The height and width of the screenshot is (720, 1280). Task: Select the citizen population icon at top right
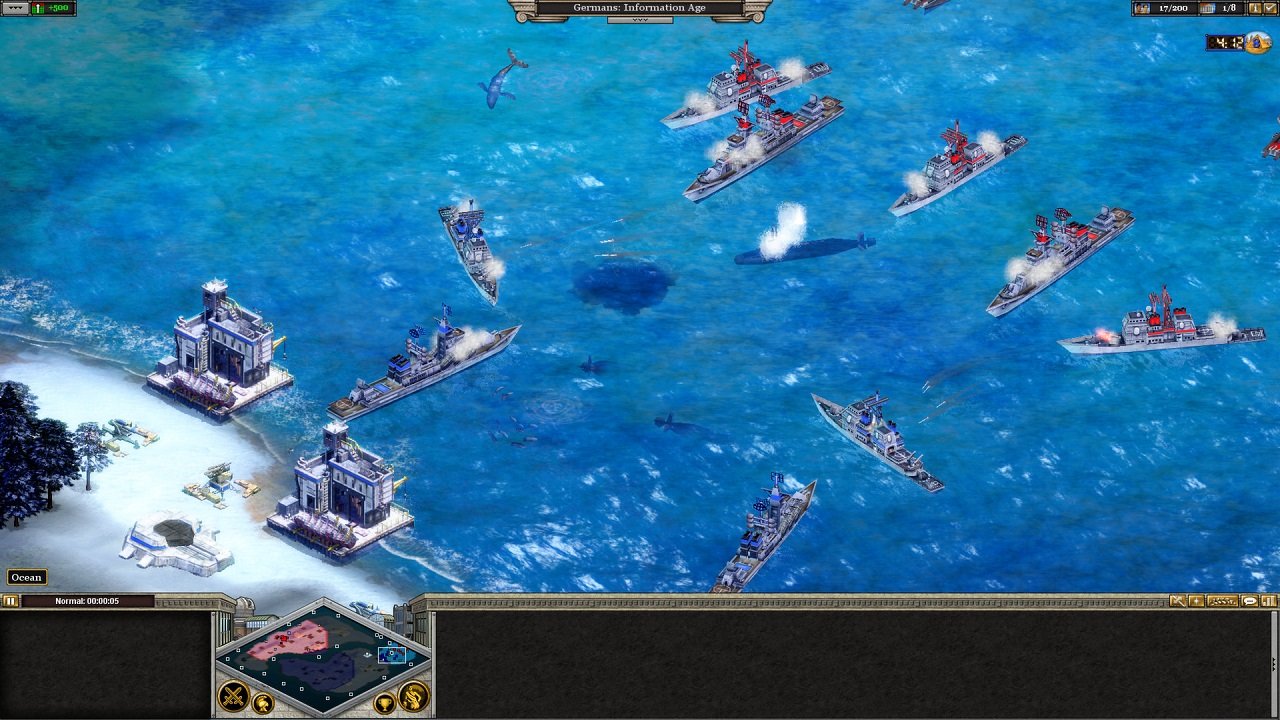[1142, 9]
